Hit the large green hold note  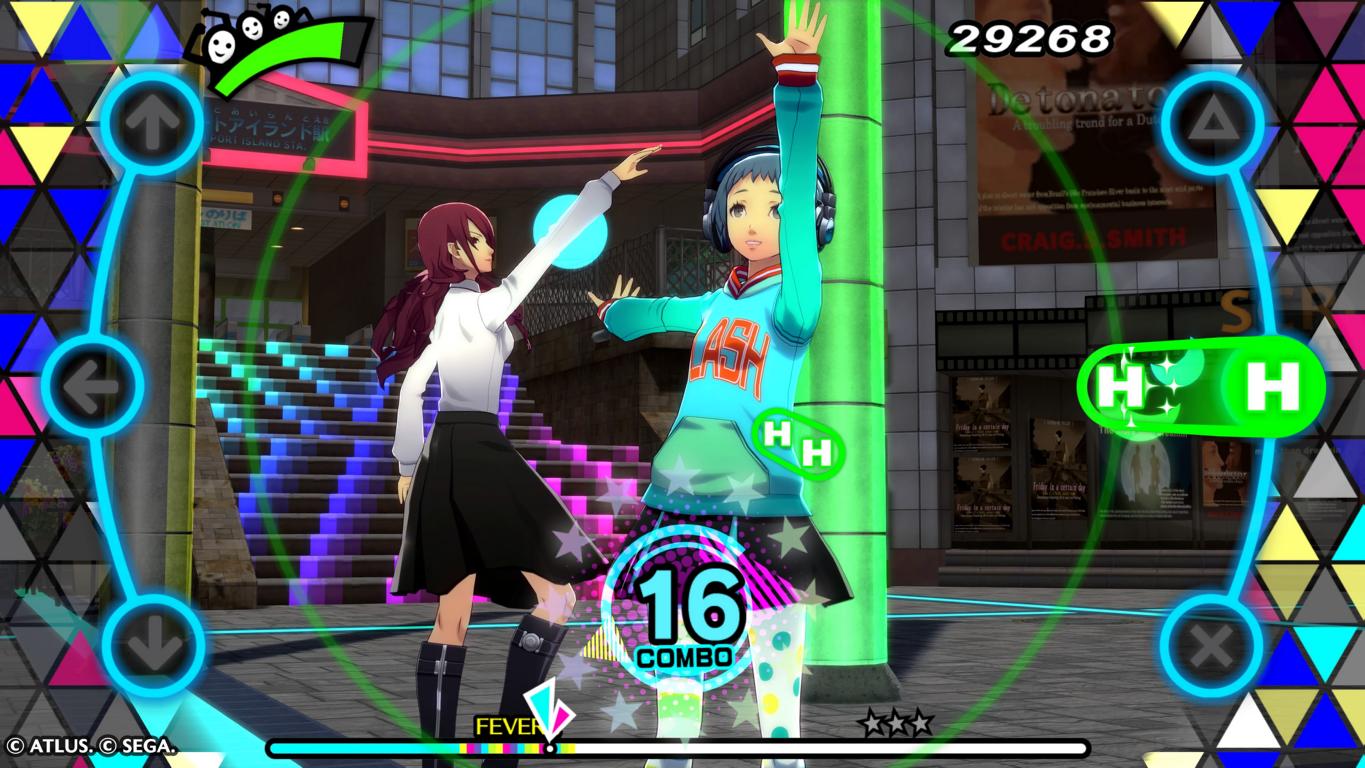click(x=1272, y=387)
